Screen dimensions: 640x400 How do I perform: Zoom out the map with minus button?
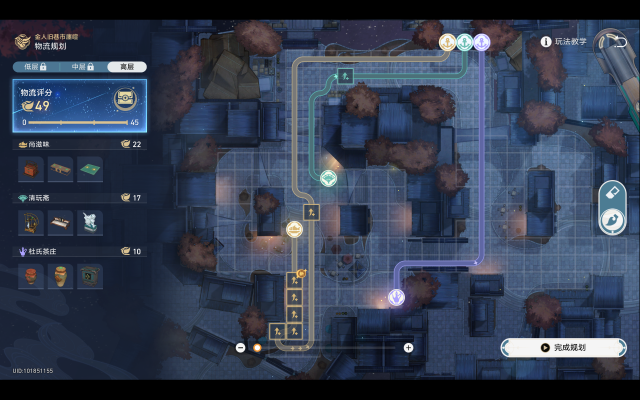point(241,348)
